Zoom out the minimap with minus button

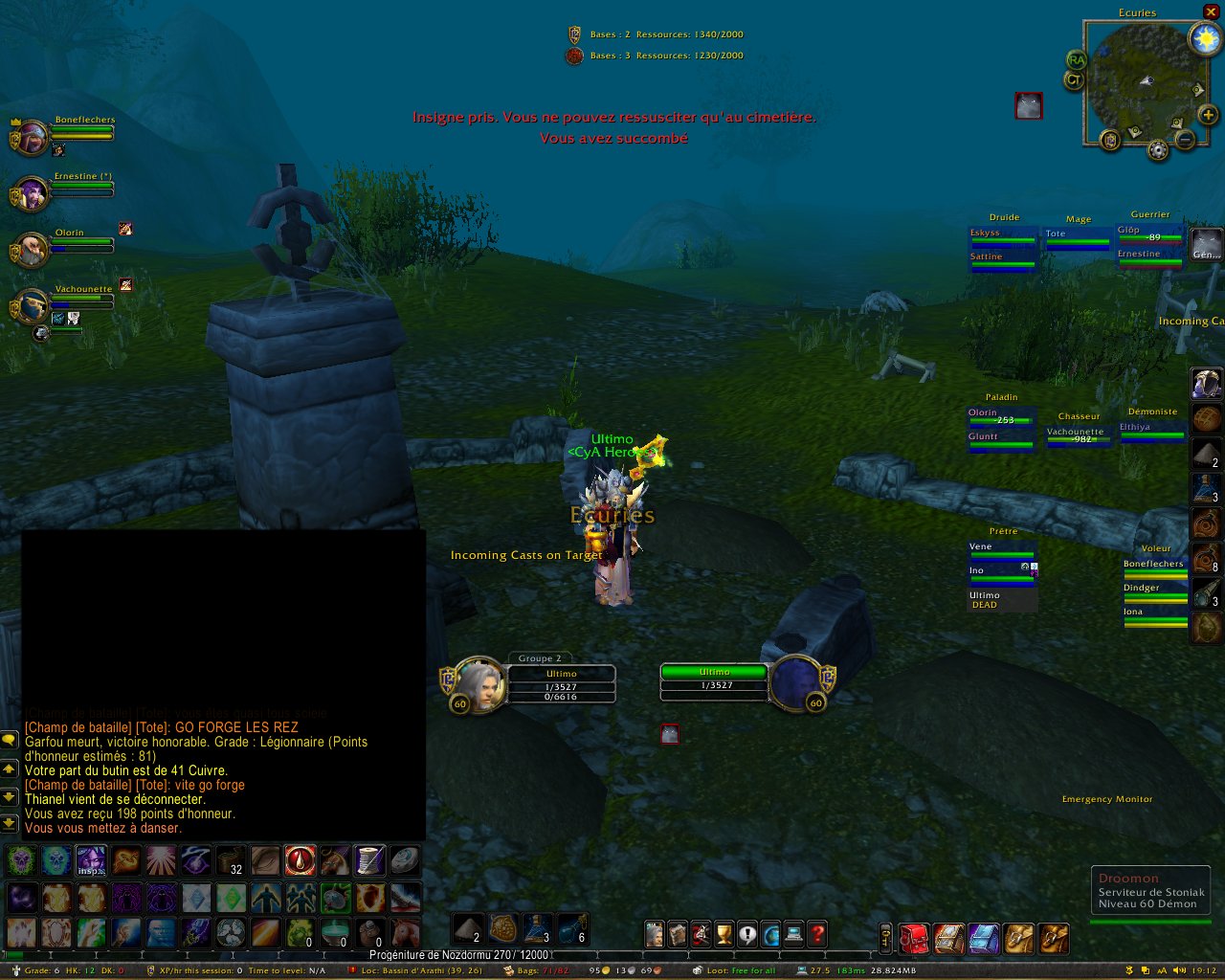(1185, 140)
